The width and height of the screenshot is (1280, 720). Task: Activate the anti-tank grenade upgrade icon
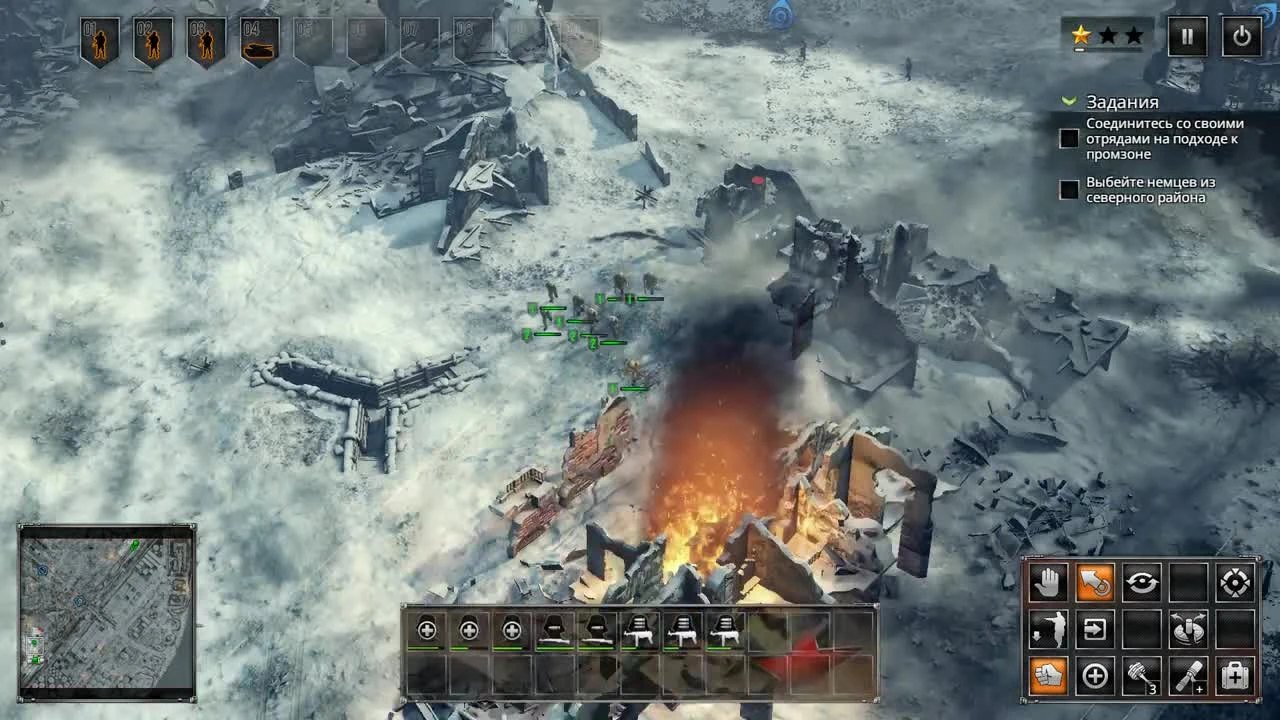pyautogui.click(x=1189, y=676)
